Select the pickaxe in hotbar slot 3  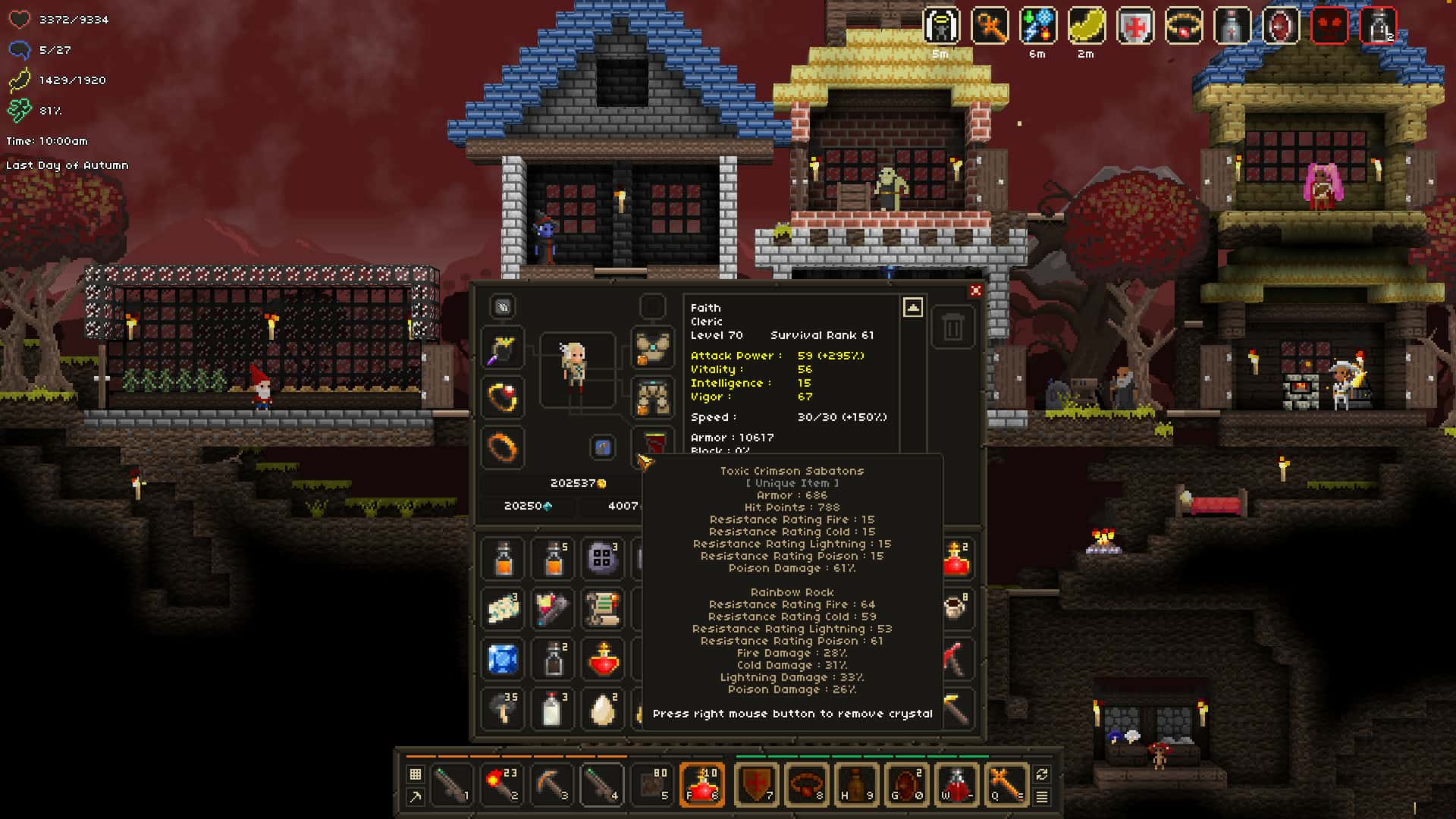[x=451, y=785]
